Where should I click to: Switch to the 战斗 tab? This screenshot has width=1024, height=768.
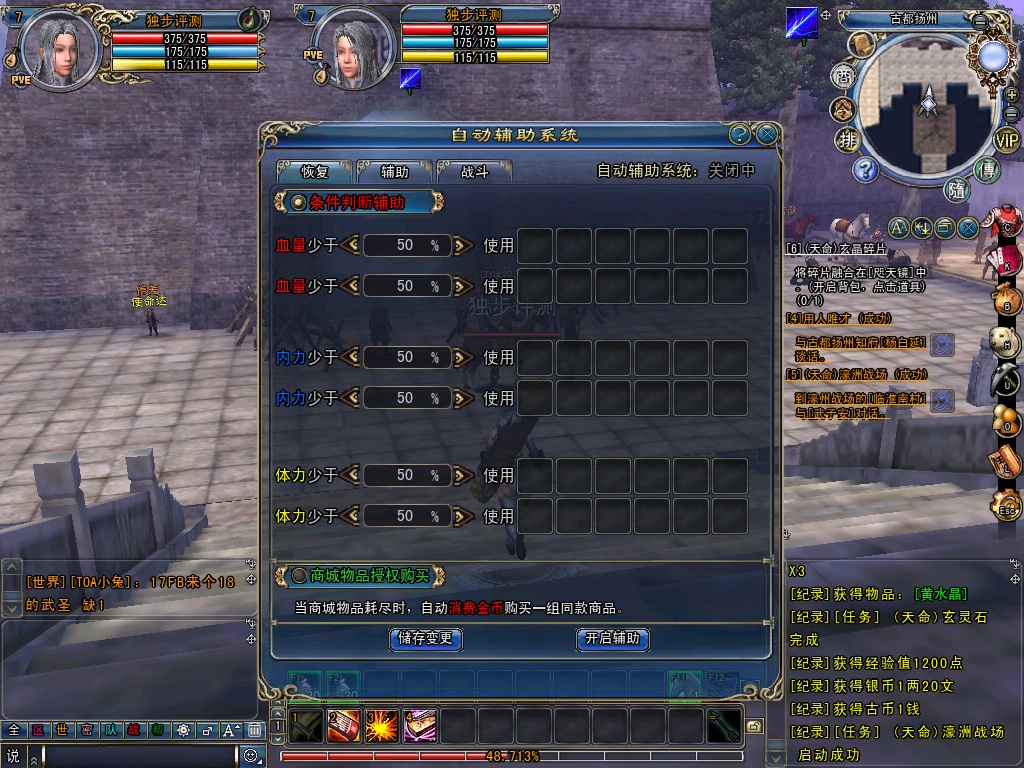(474, 171)
